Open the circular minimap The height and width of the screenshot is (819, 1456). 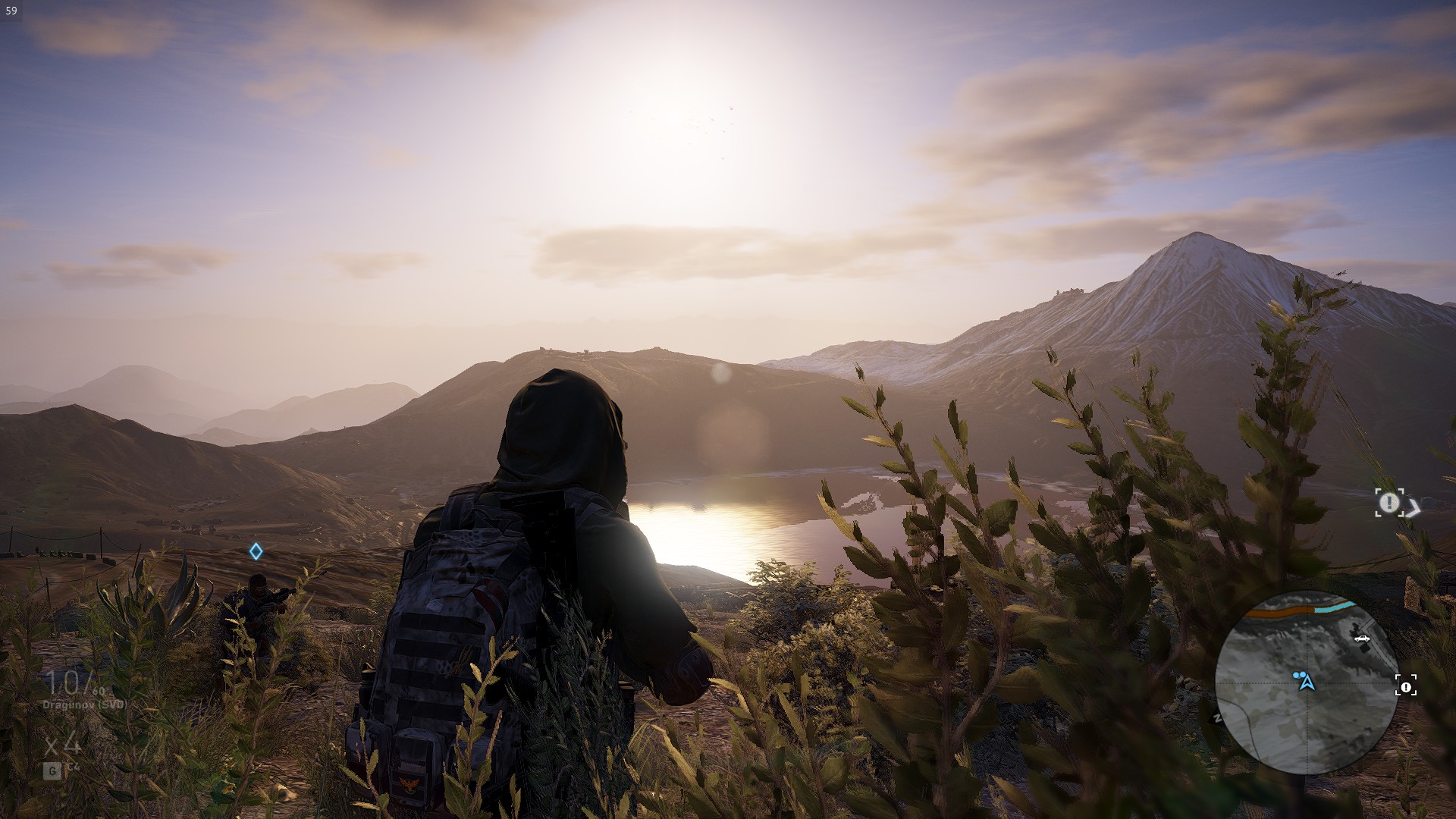coord(1307,682)
